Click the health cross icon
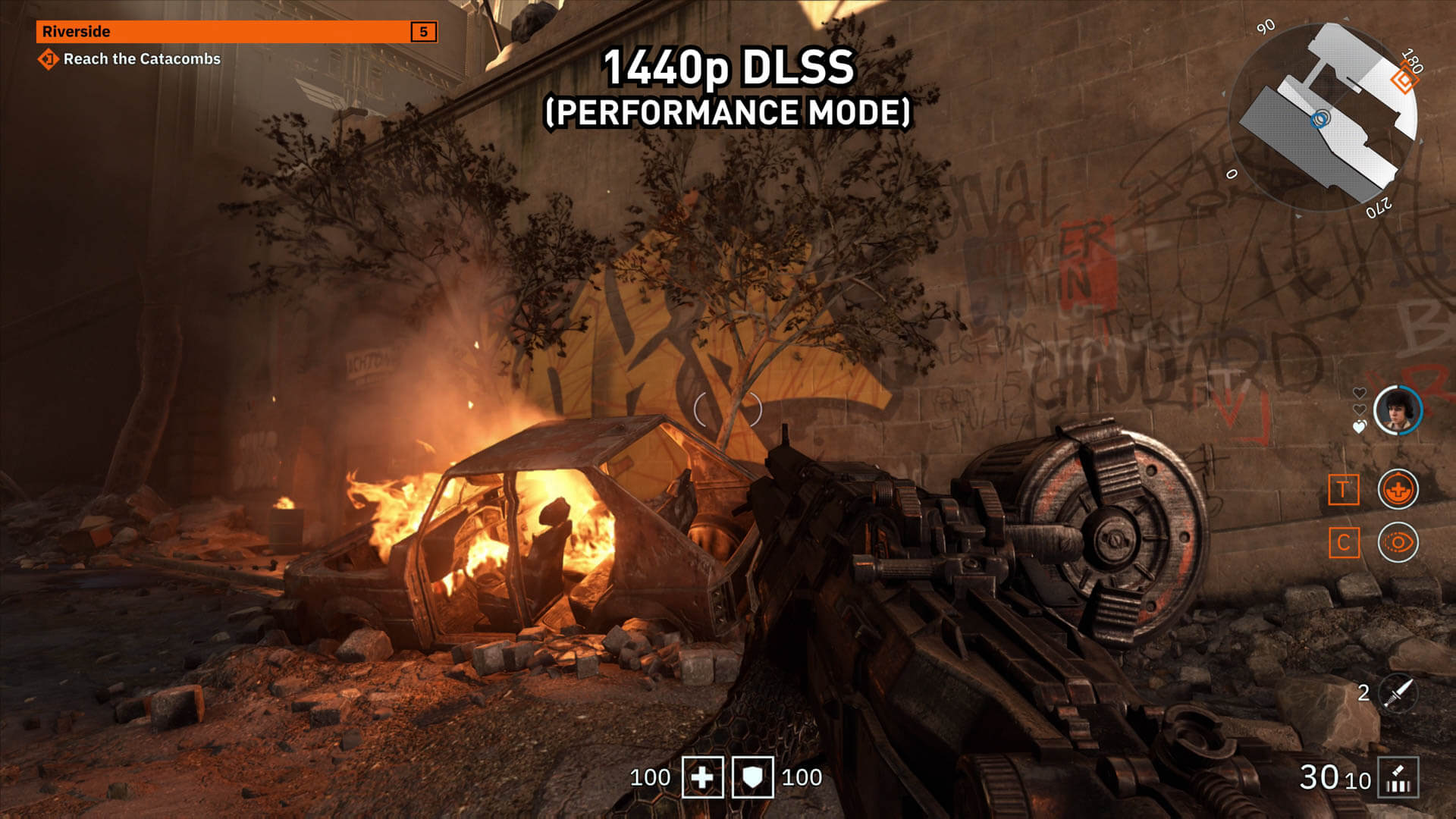 coord(703,777)
